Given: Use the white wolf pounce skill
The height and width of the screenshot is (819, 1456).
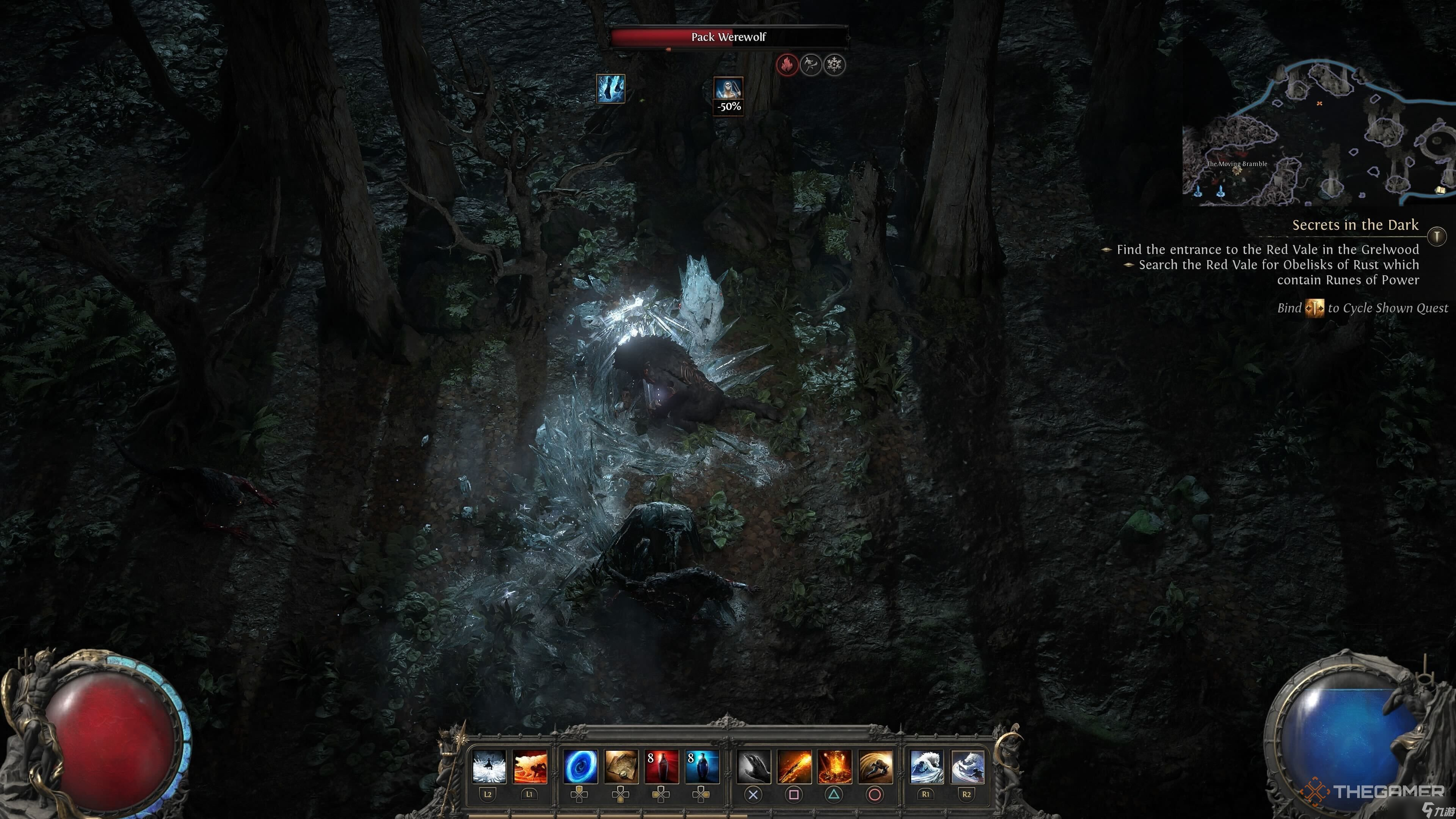Looking at the screenshot, I should [967, 766].
